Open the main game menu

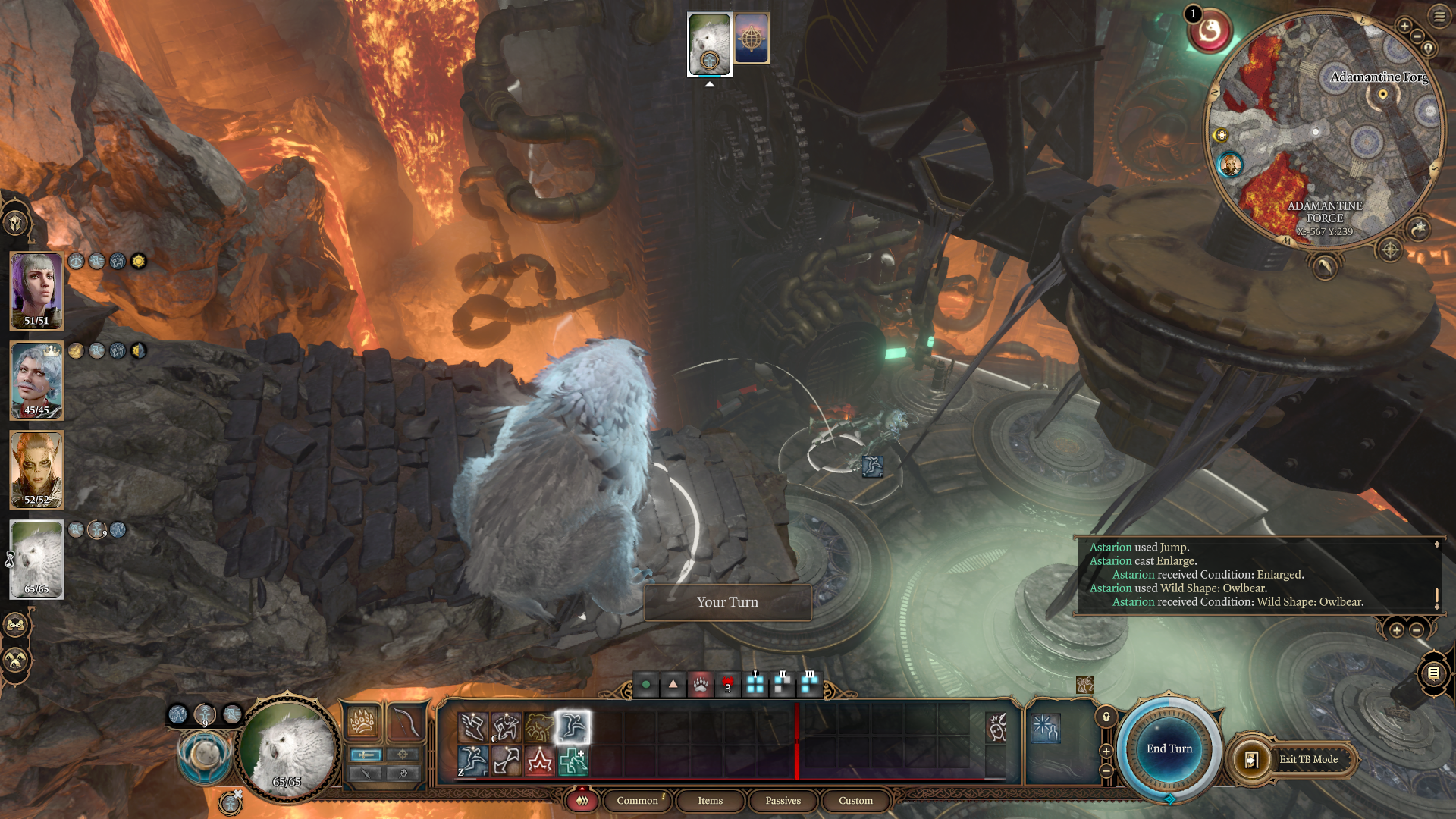1439,16
